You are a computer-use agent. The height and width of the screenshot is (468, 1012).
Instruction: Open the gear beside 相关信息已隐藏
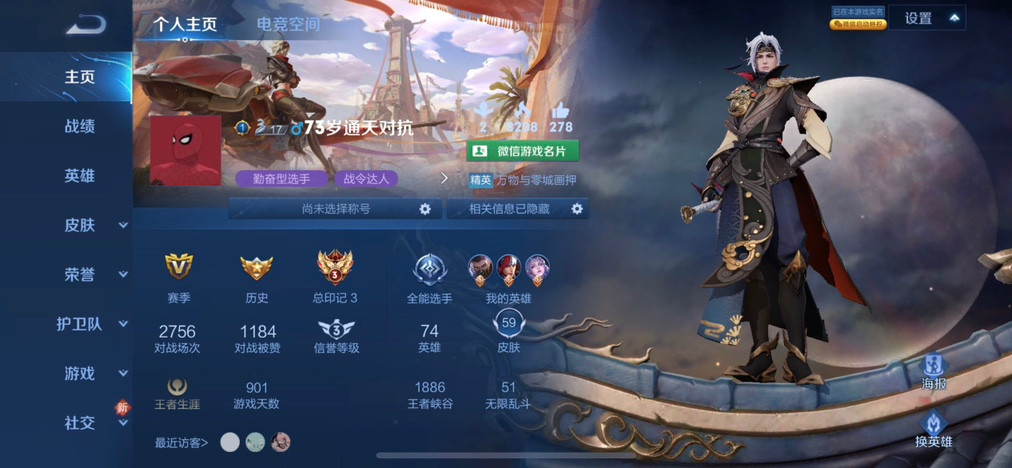click(577, 209)
